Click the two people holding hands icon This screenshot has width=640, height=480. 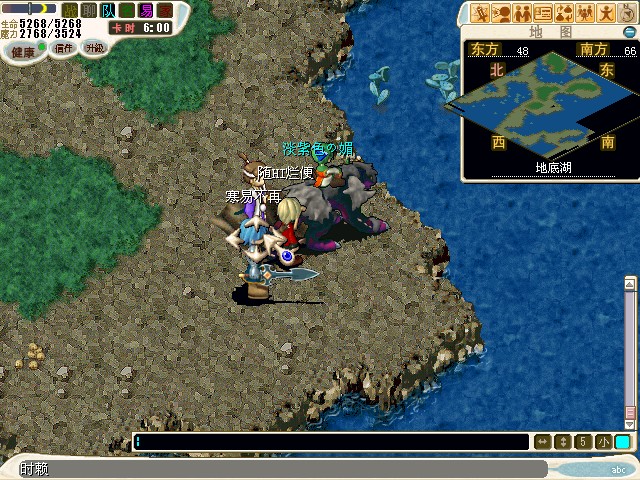pos(522,13)
